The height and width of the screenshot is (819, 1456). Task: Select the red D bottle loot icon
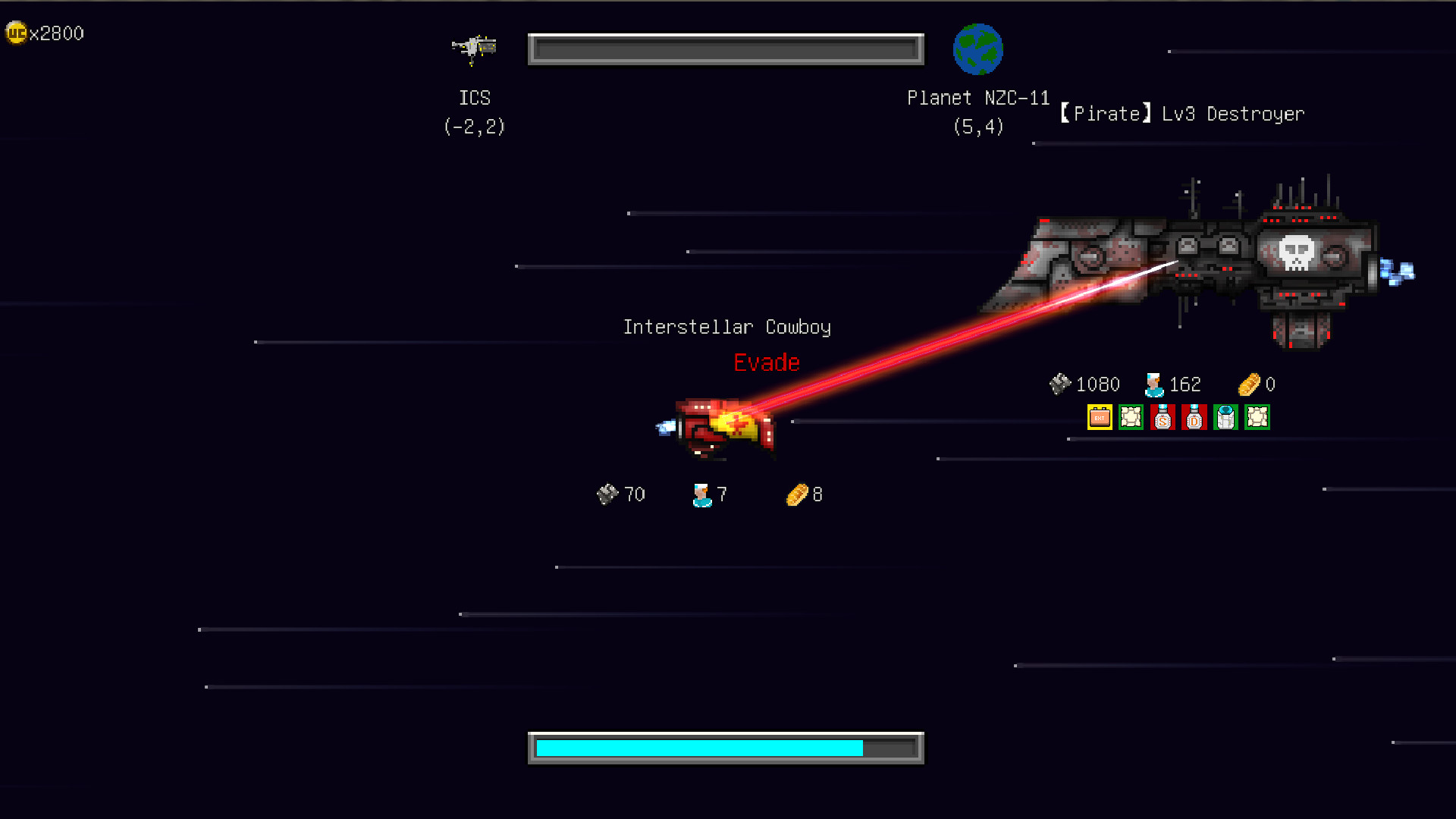click(x=1194, y=417)
